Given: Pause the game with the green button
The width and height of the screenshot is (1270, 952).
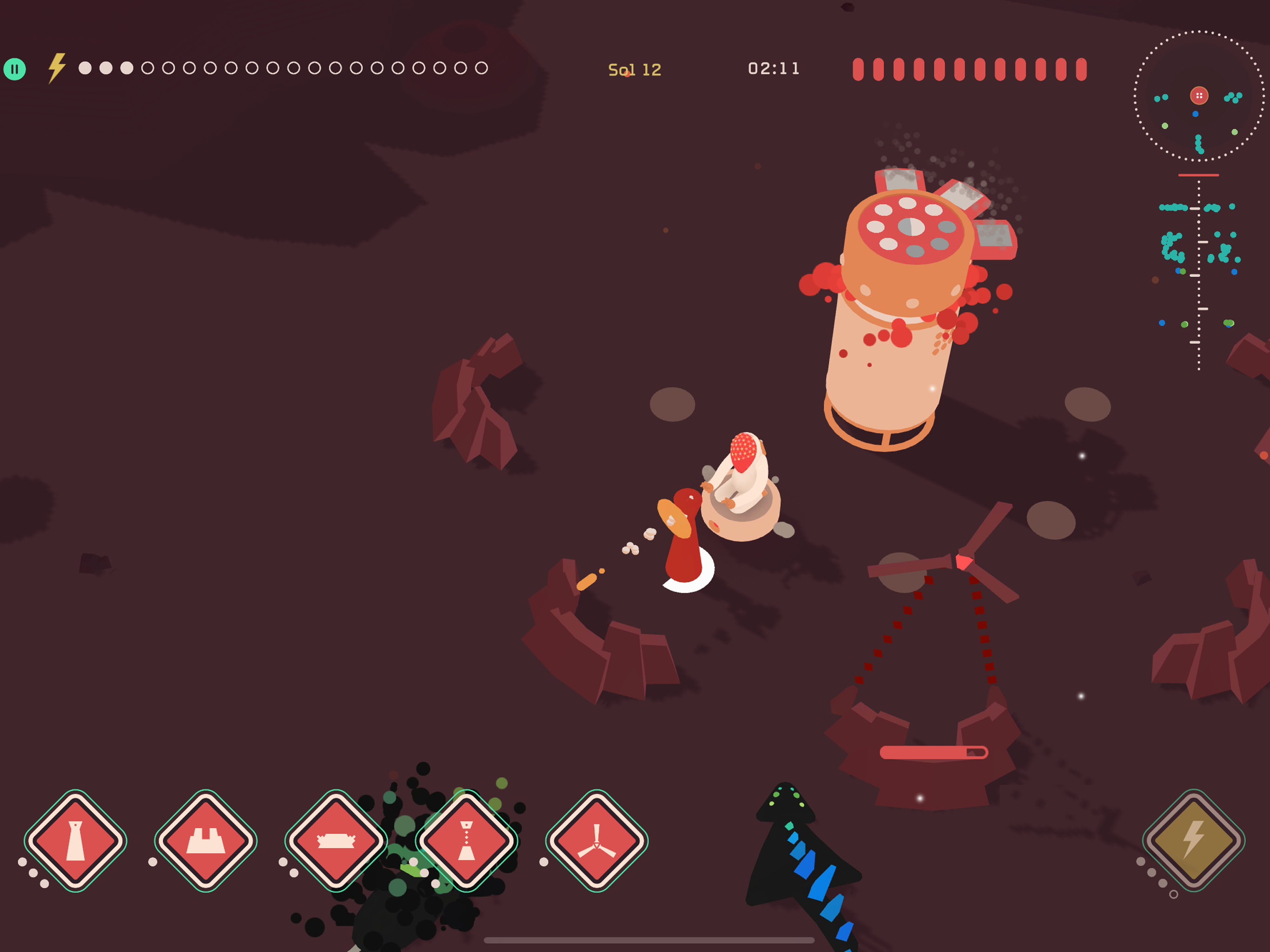Looking at the screenshot, I should (15, 69).
